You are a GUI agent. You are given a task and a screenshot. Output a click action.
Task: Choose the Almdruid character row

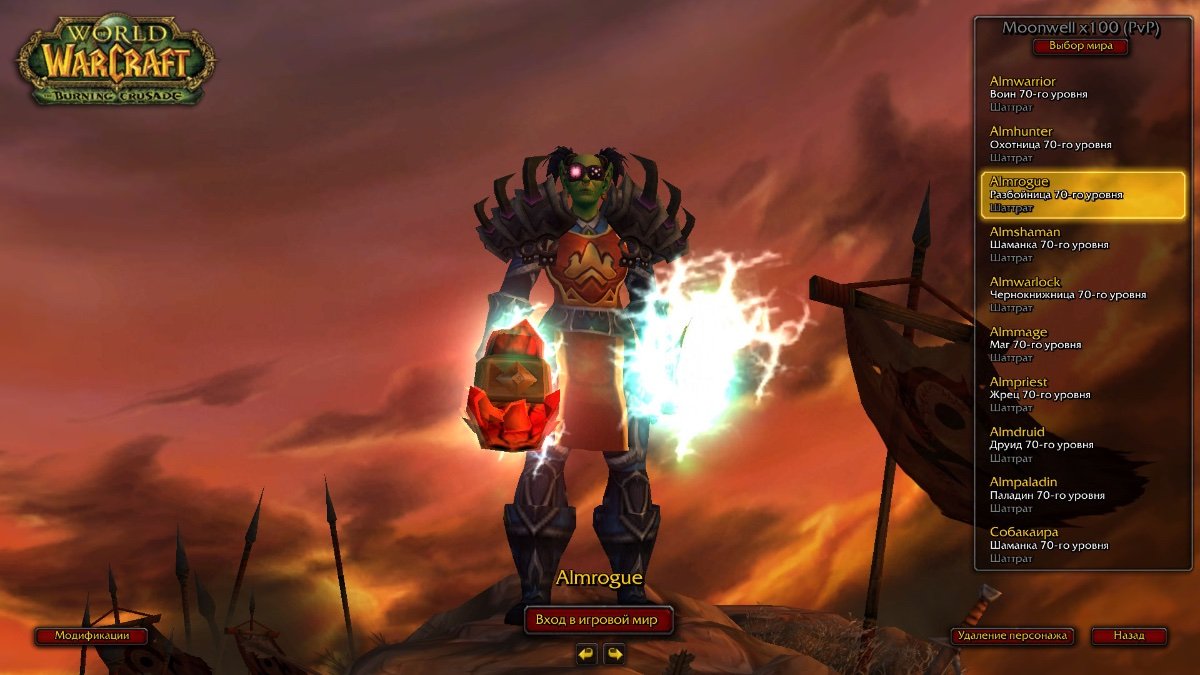pos(1070,445)
